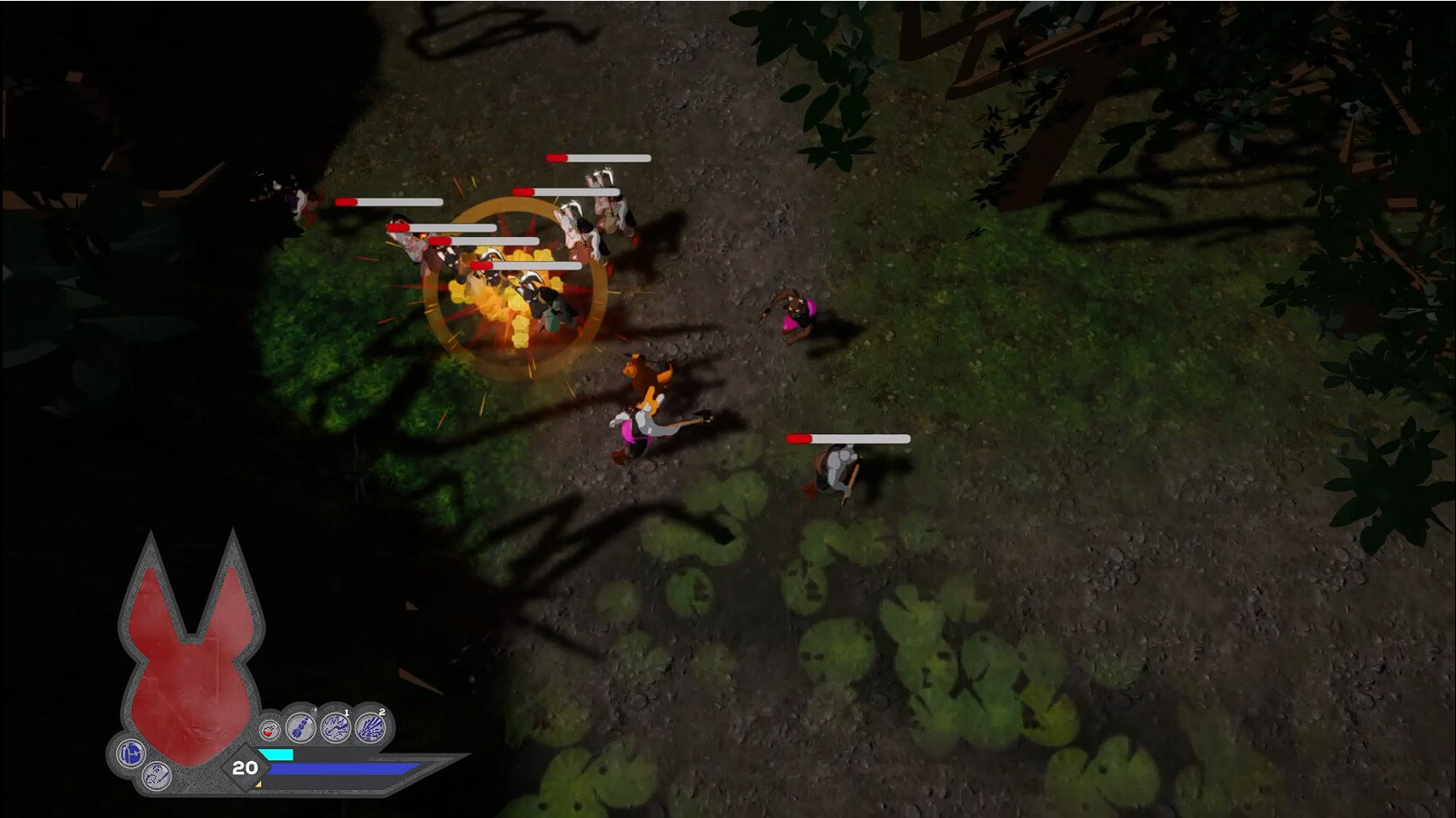Select the level 20 diamond emblem
The image size is (1456, 818).
tap(246, 768)
